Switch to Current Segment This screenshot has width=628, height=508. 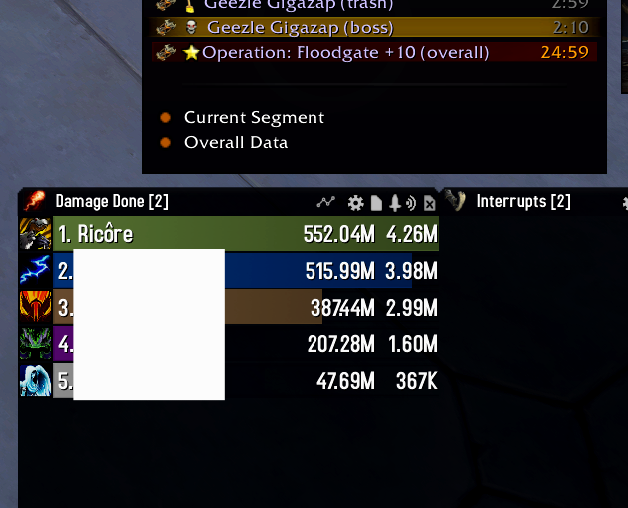coord(254,118)
